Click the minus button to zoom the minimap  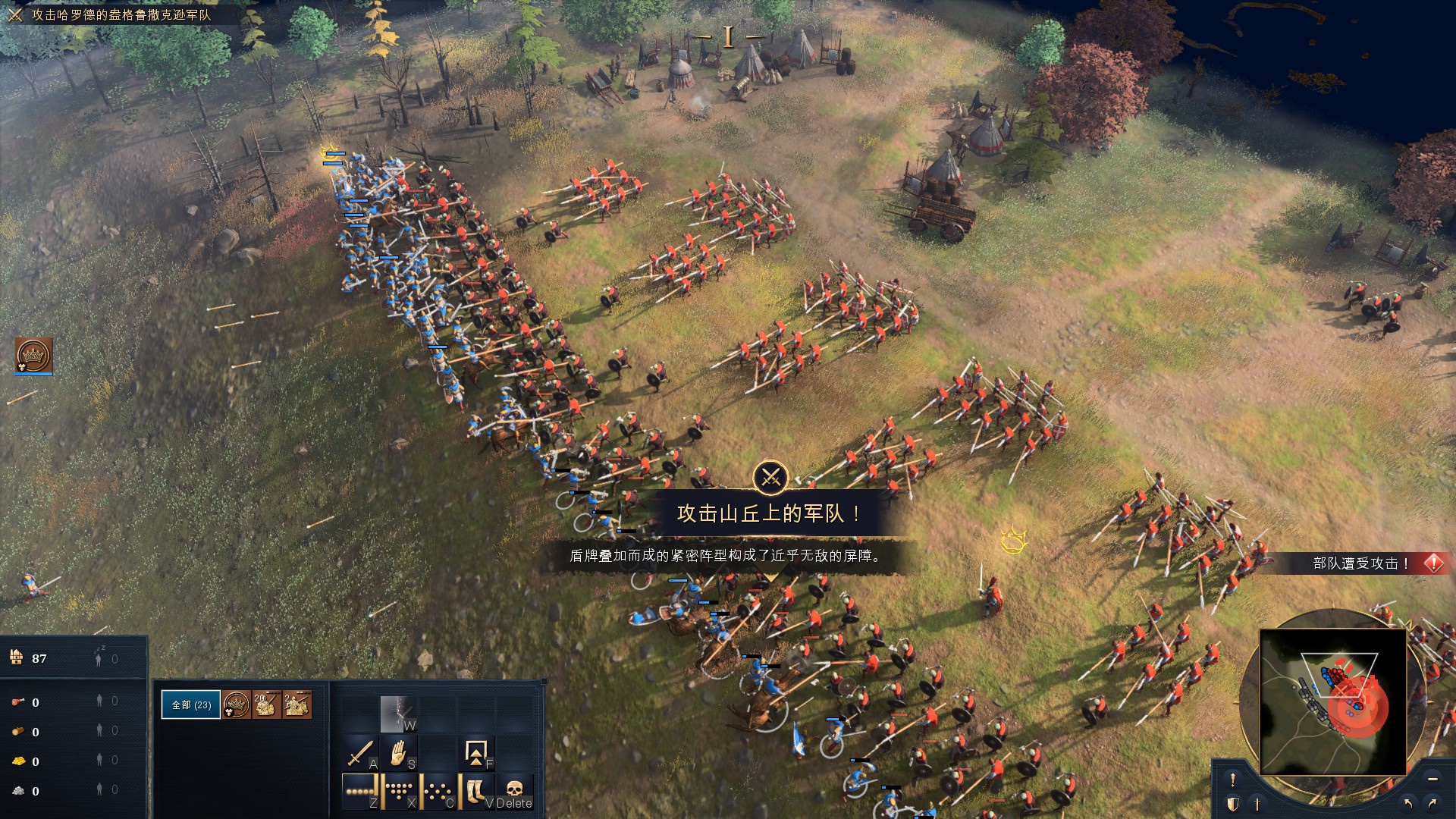[1432, 780]
